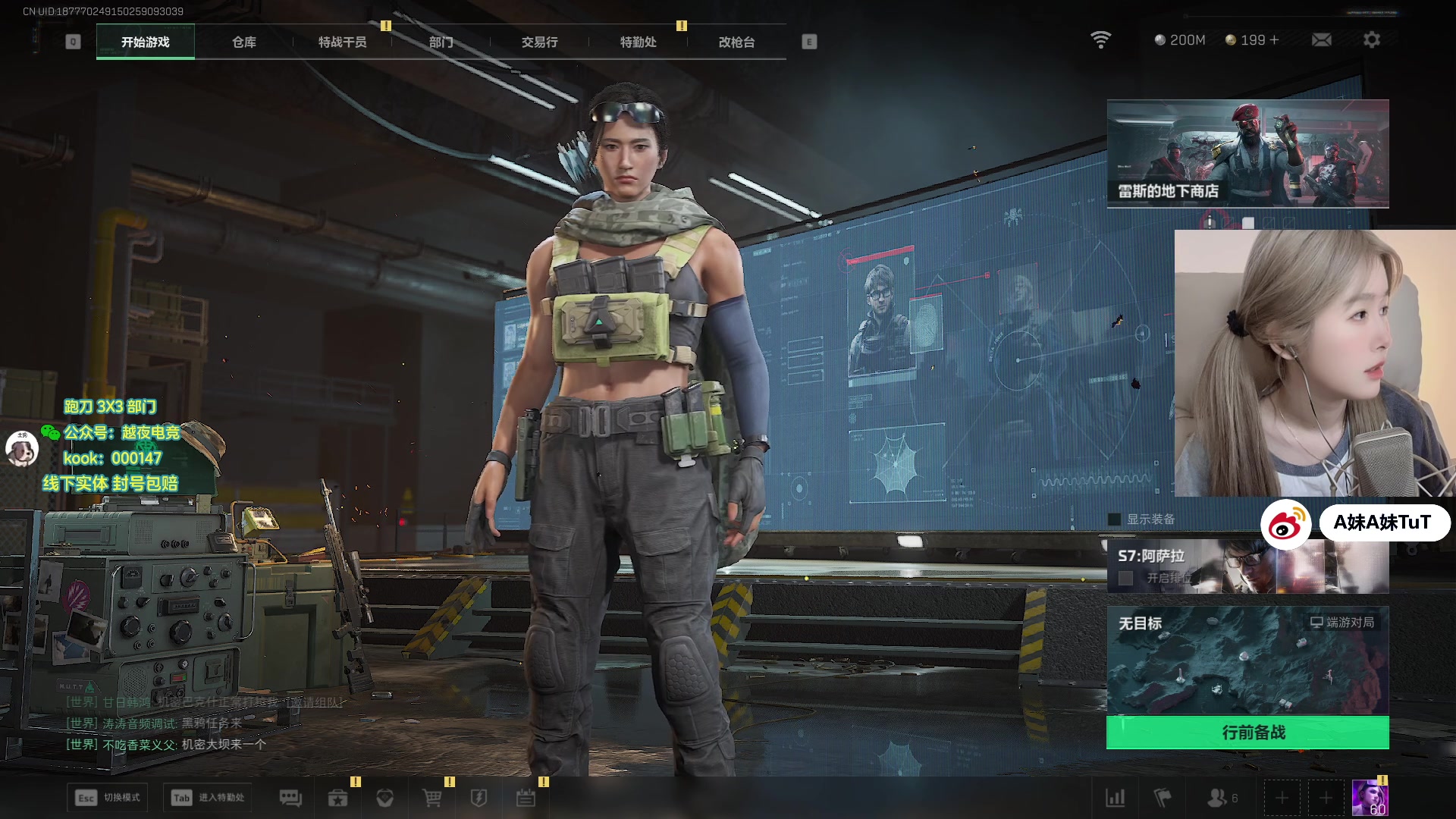Image resolution: width=1456 pixels, height=819 pixels.
Task: Open the shopping cart store icon
Action: coord(431,798)
